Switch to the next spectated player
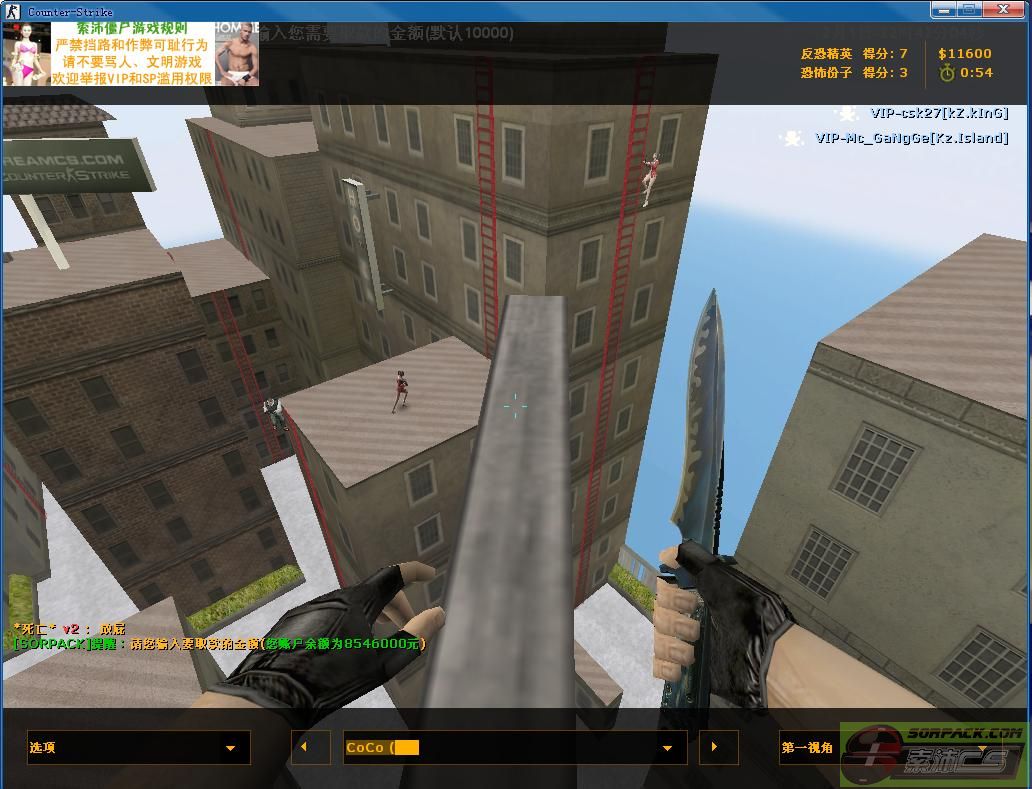 (718, 748)
